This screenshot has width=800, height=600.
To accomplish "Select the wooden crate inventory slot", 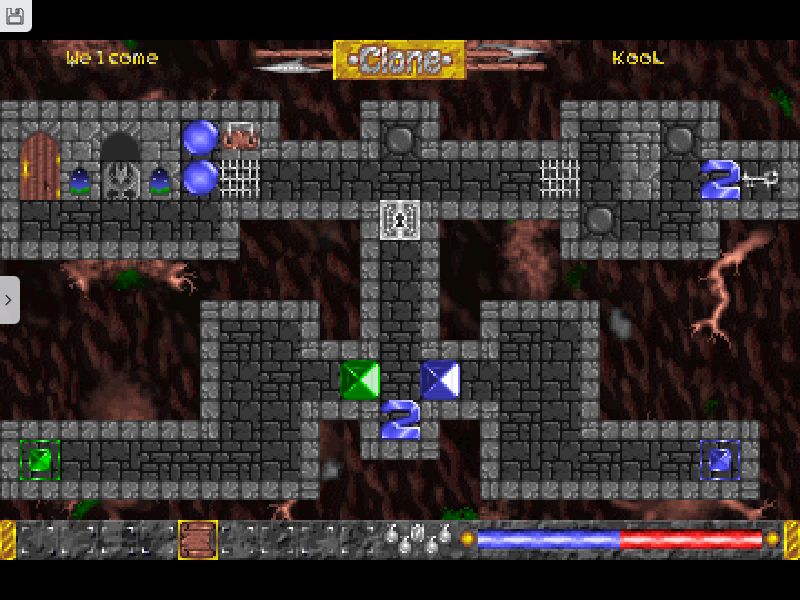I will point(198,540).
